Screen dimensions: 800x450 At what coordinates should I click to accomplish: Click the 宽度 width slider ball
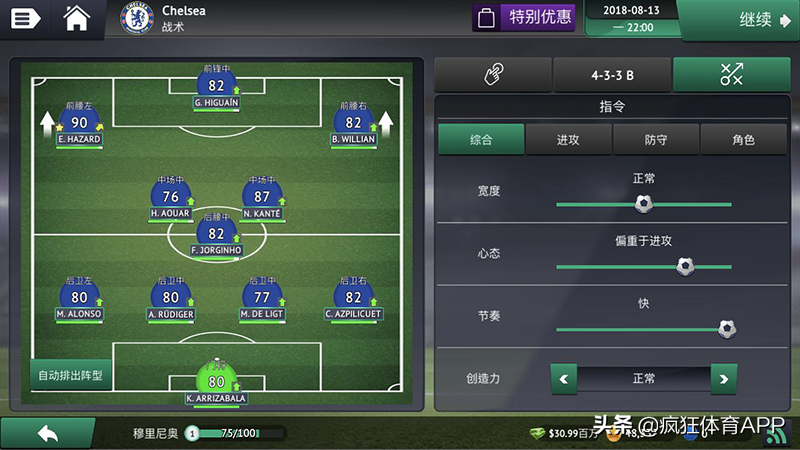(644, 204)
